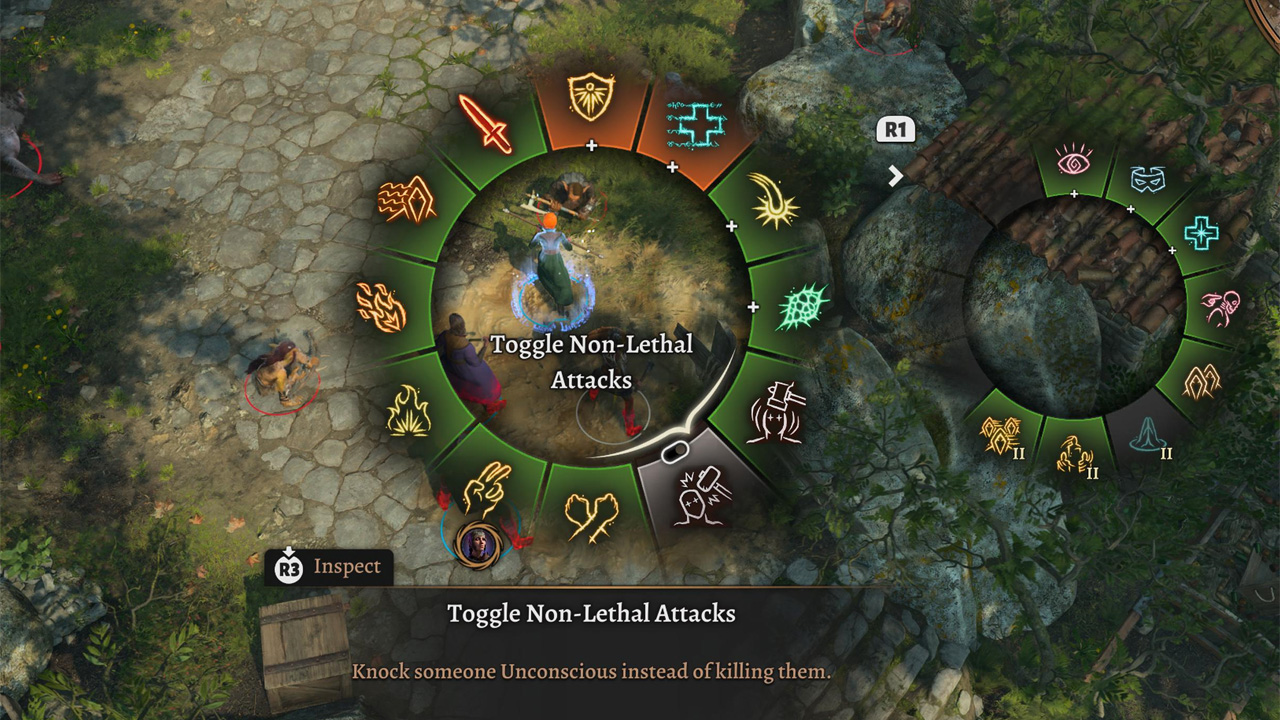Select the red sword attack icon
Viewport: 1280px width, 720px height.
[x=484, y=124]
